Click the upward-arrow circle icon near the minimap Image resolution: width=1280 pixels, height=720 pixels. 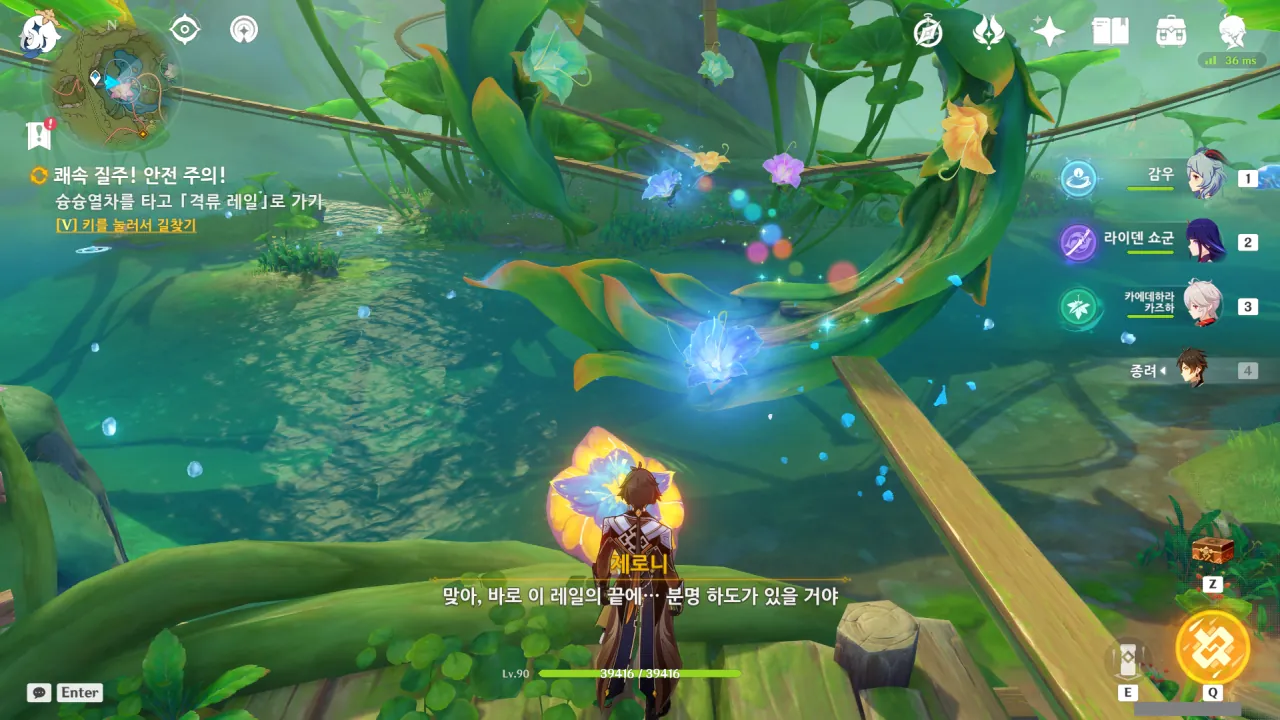[x=243, y=30]
